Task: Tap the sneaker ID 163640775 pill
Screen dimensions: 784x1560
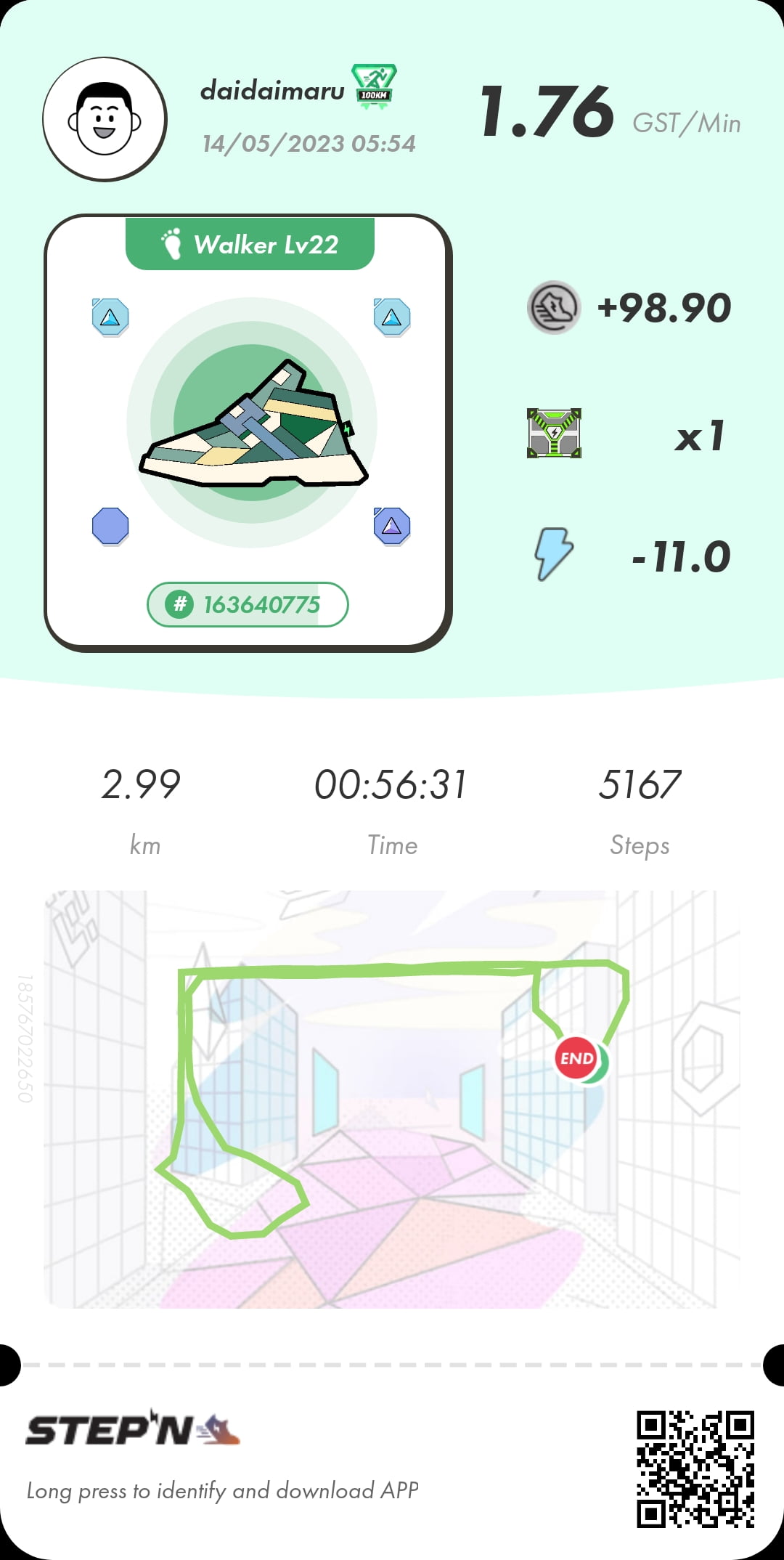Action: coord(248,604)
